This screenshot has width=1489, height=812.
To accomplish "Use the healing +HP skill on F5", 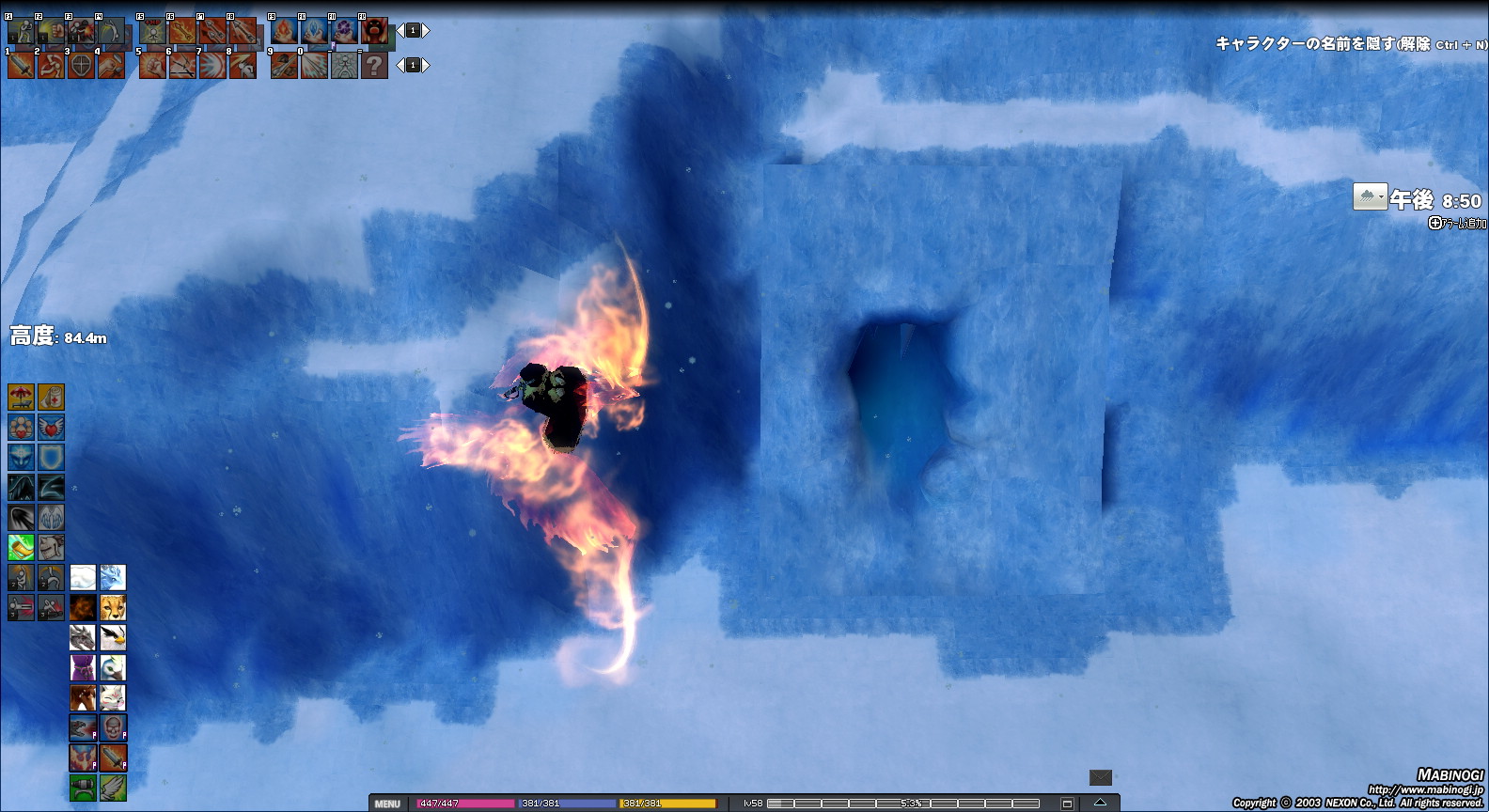I will pyautogui.click(x=152, y=31).
